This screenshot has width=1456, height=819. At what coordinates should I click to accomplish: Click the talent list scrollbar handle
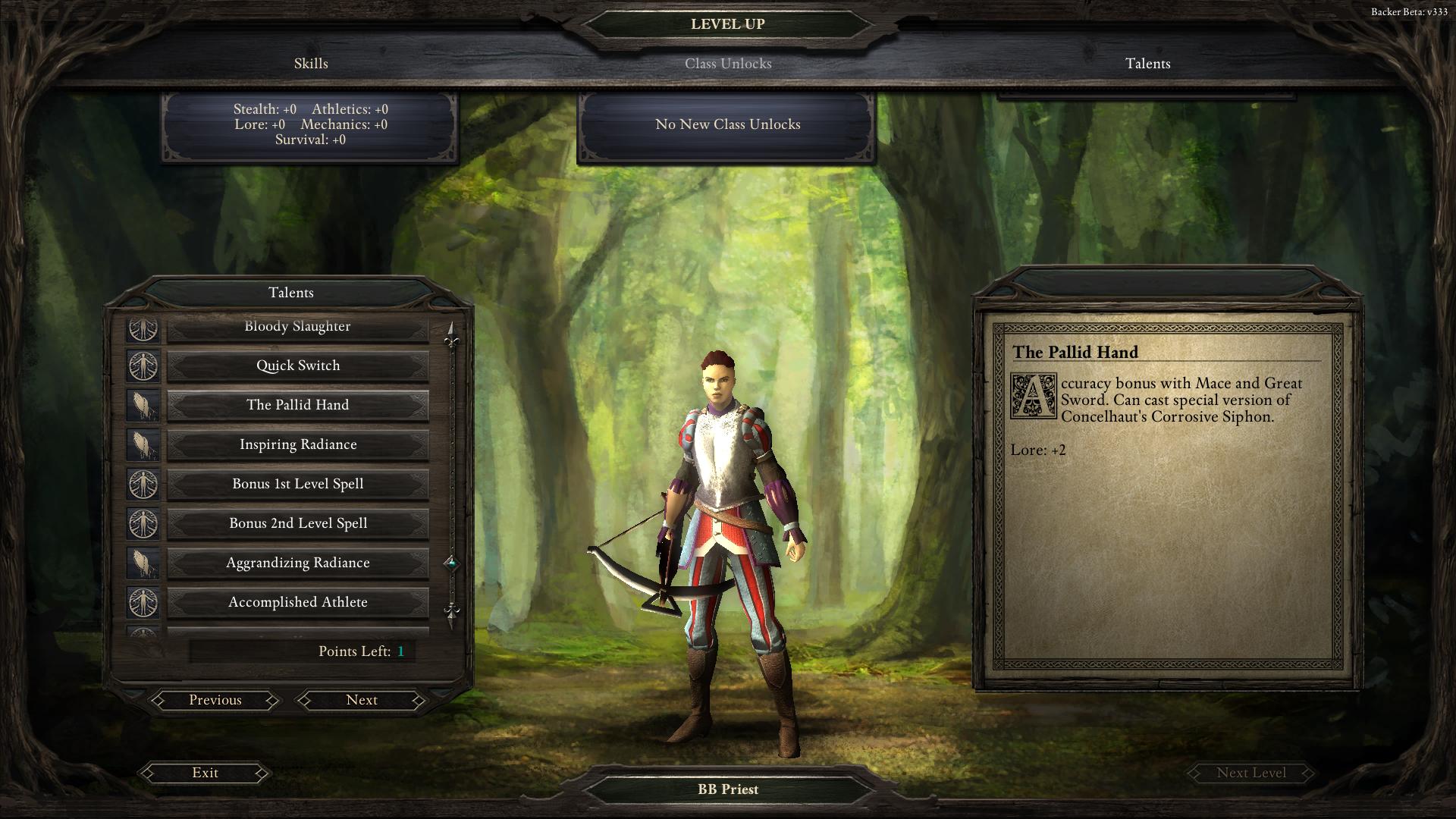[x=452, y=563]
